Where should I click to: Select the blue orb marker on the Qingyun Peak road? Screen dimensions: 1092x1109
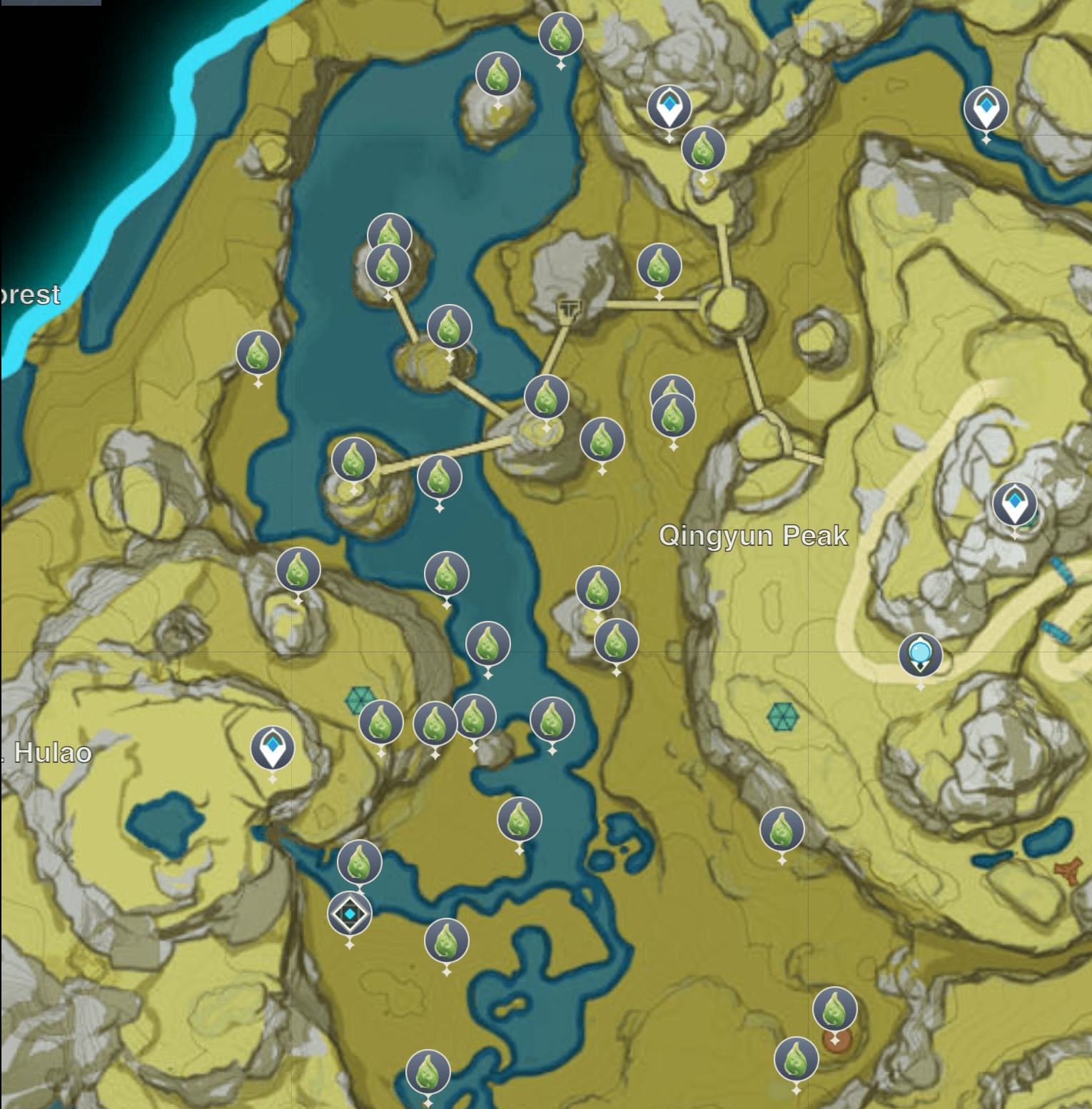tap(920, 653)
